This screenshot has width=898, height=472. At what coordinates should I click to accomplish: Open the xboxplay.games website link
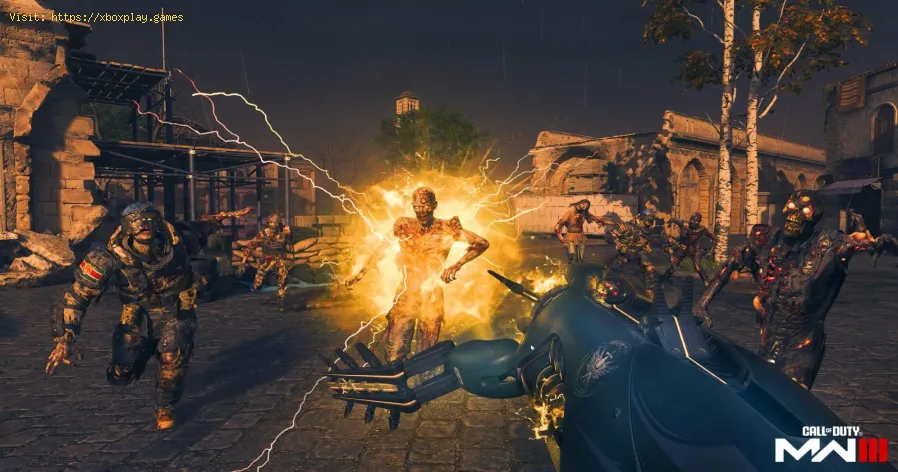(117, 17)
